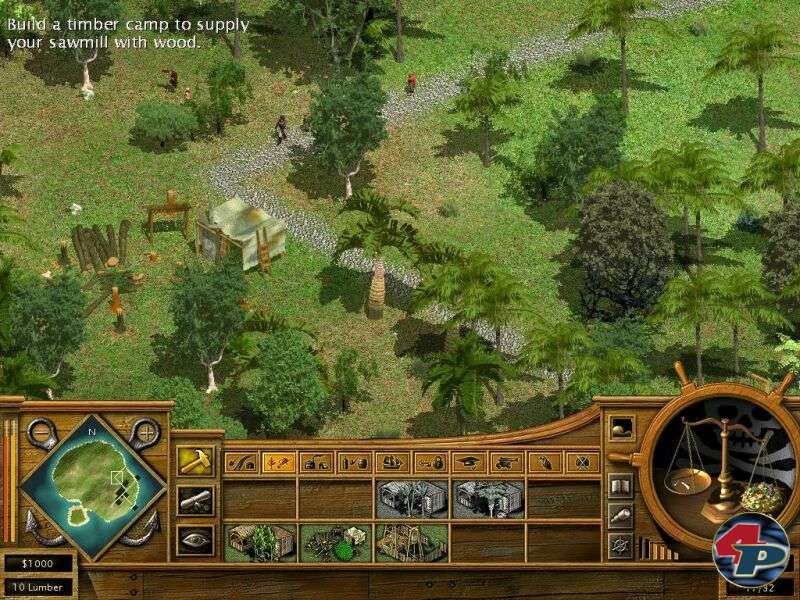Click the spyglass button

620,515
